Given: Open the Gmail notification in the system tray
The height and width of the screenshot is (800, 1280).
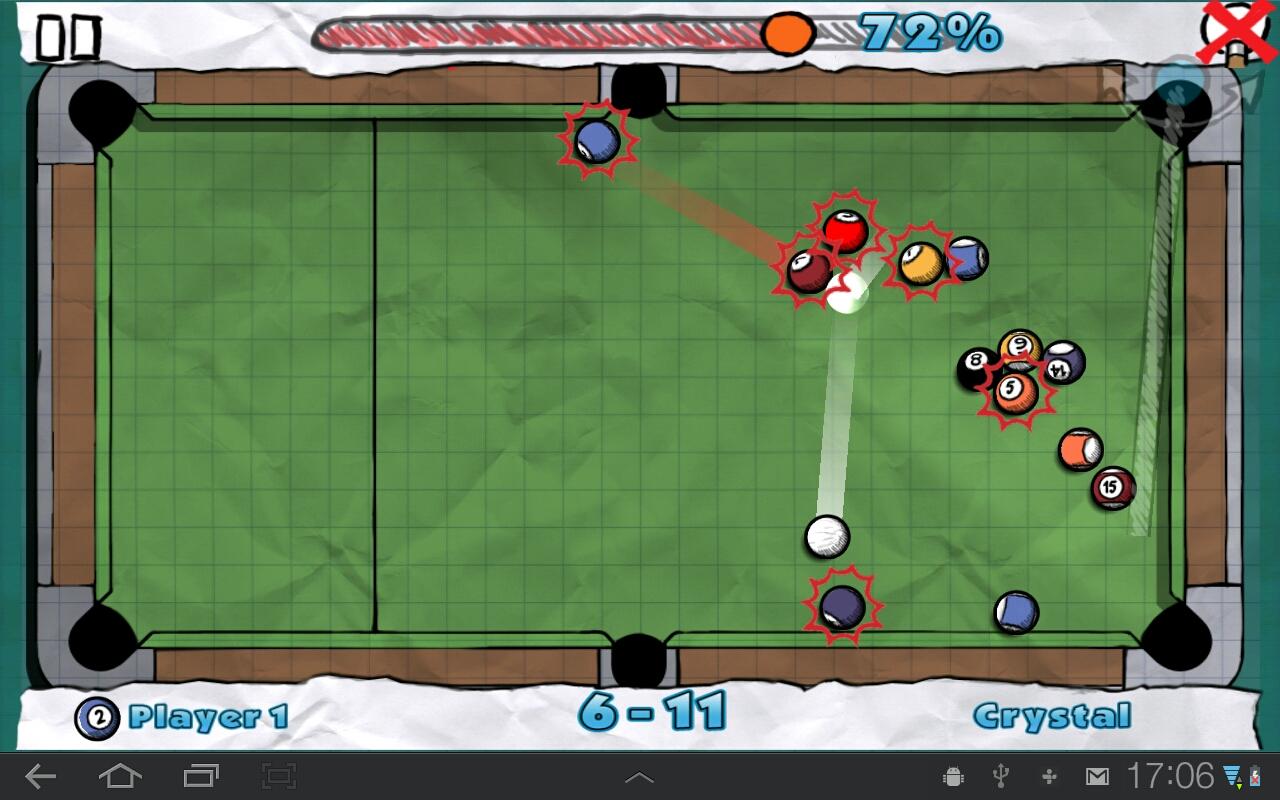Looking at the screenshot, I should click(1095, 775).
